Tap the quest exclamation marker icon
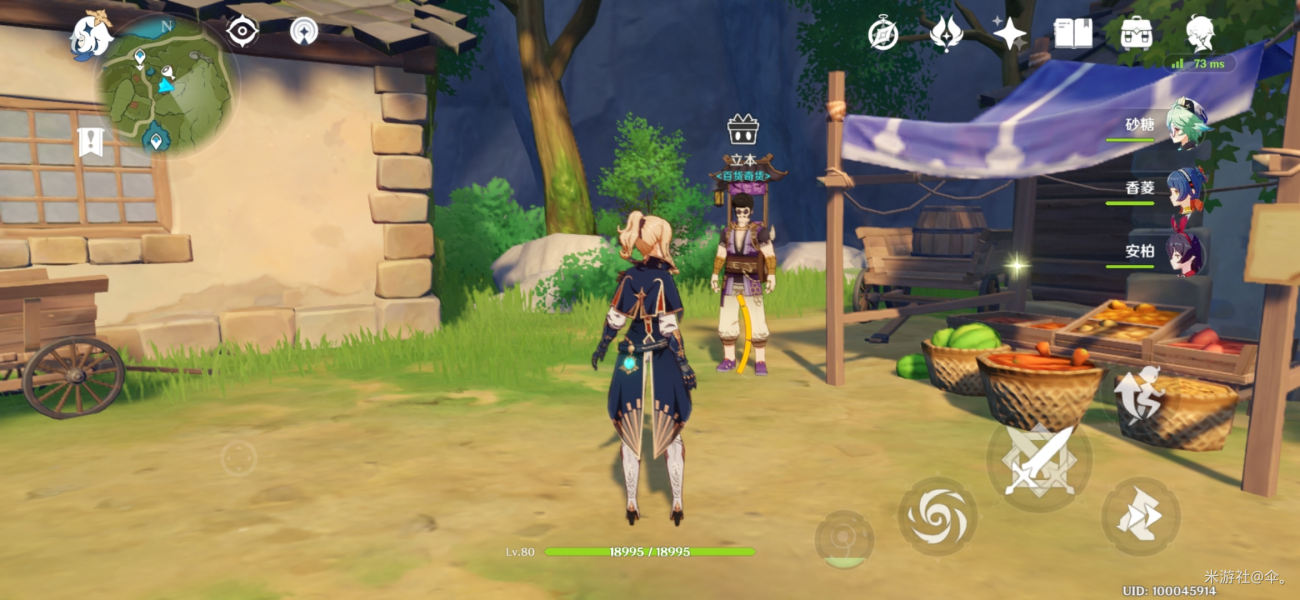The width and height of the screenshot is (1300, 600). 90,142
